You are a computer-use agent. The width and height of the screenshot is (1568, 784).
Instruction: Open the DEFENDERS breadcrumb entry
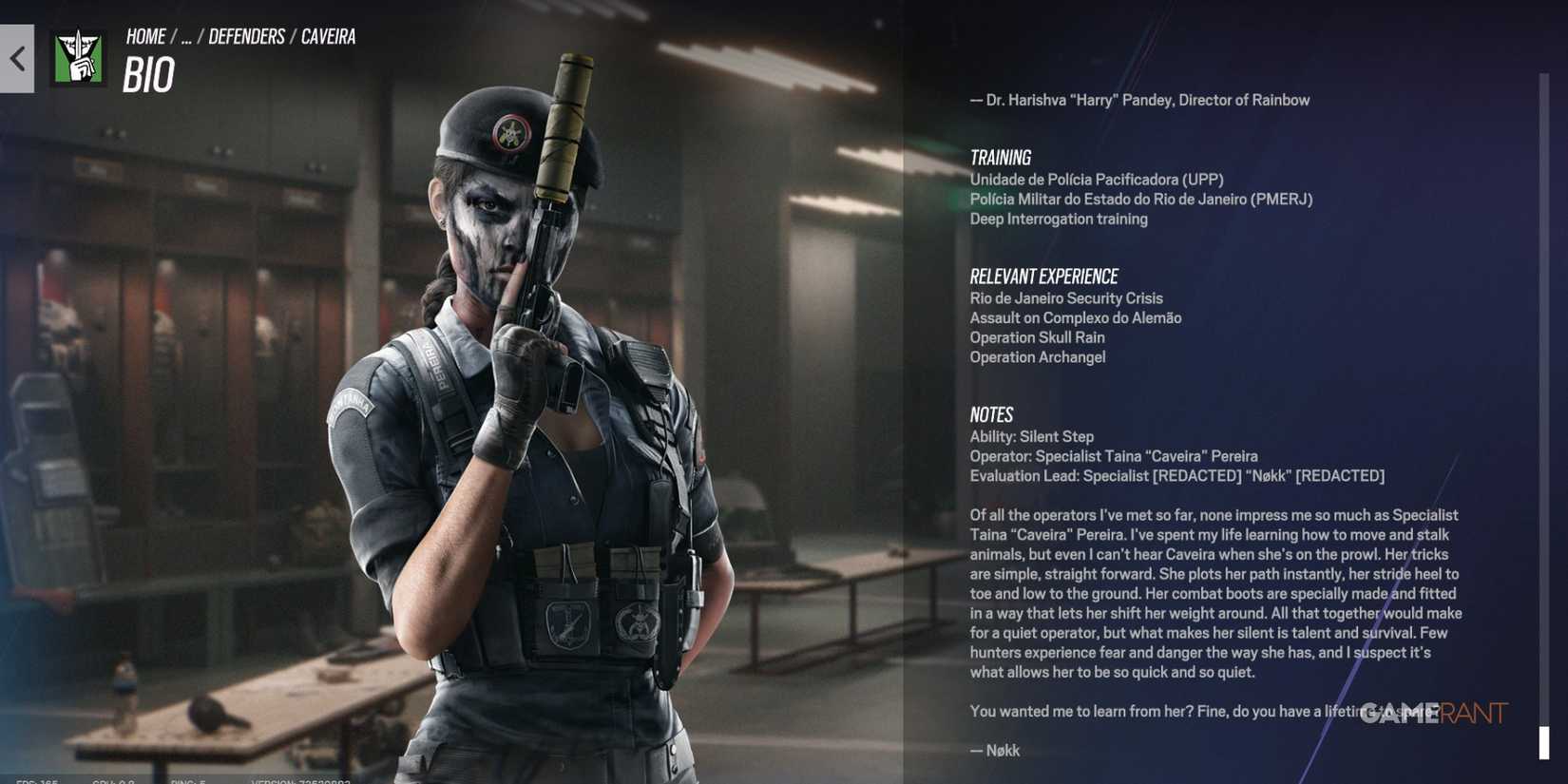(248, 36)
